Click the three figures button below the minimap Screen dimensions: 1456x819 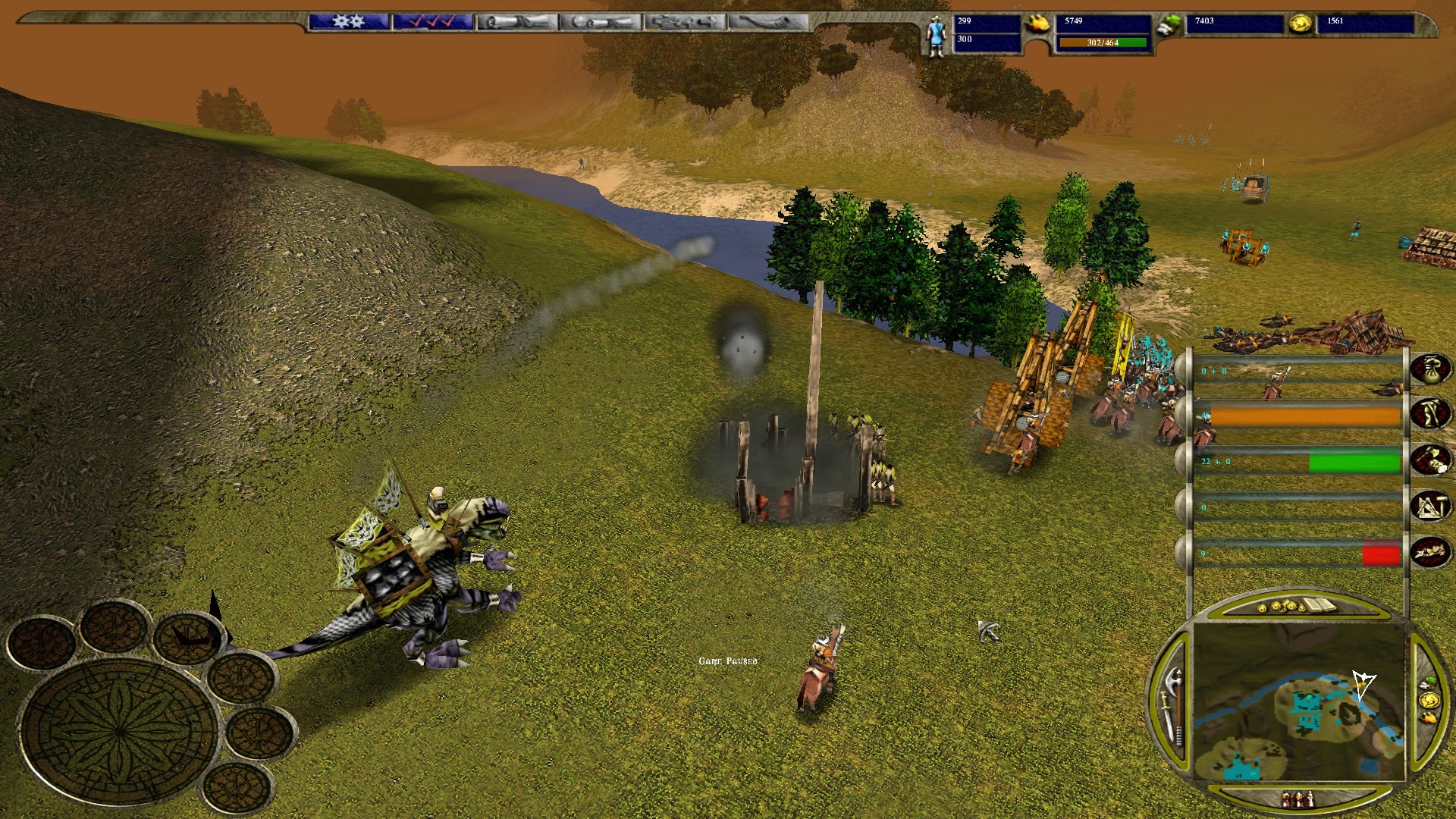[1298, 799]
